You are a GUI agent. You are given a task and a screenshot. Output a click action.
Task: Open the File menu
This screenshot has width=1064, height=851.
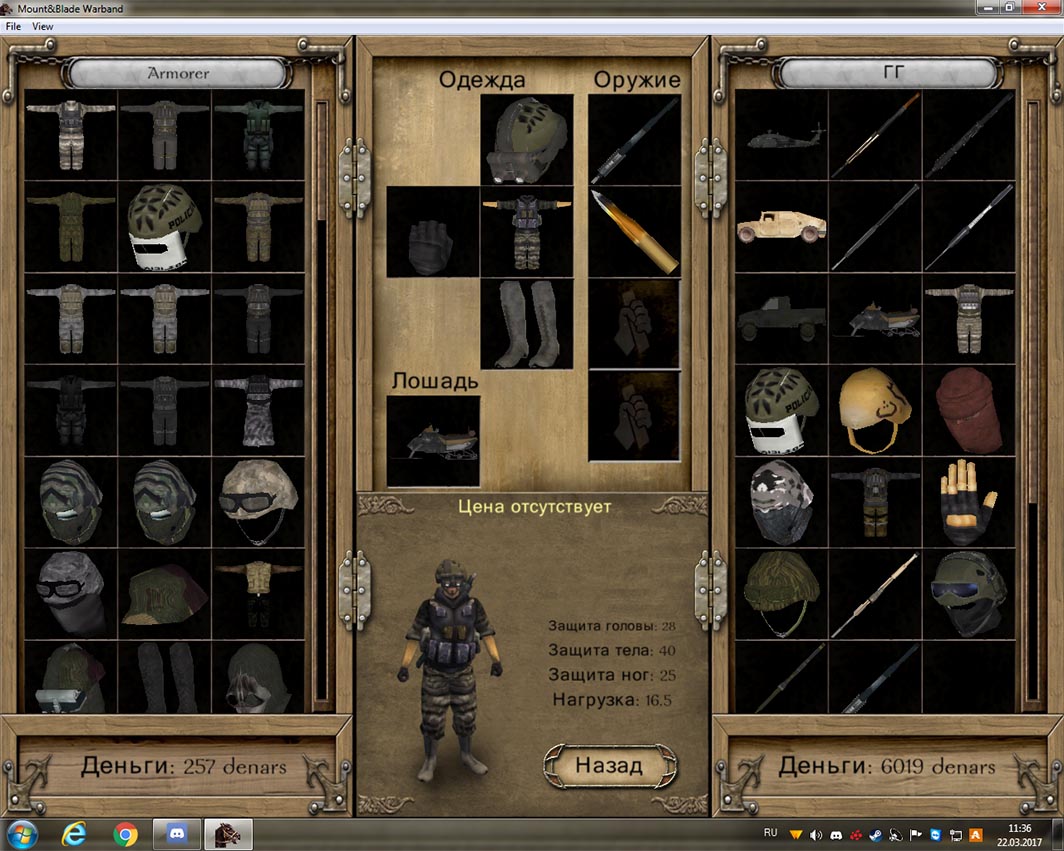[13, 26]
